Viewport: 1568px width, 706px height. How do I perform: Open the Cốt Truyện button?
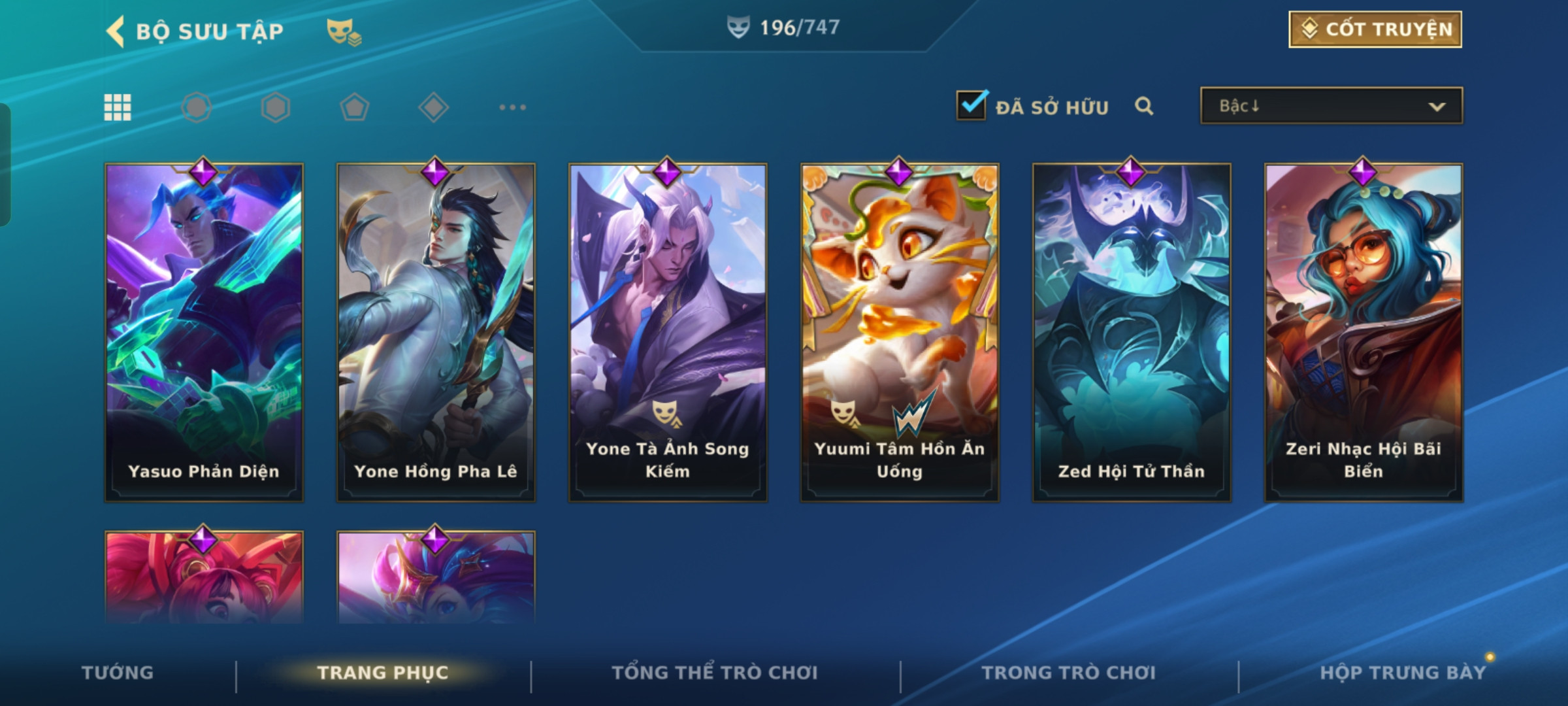point(1375,29)
